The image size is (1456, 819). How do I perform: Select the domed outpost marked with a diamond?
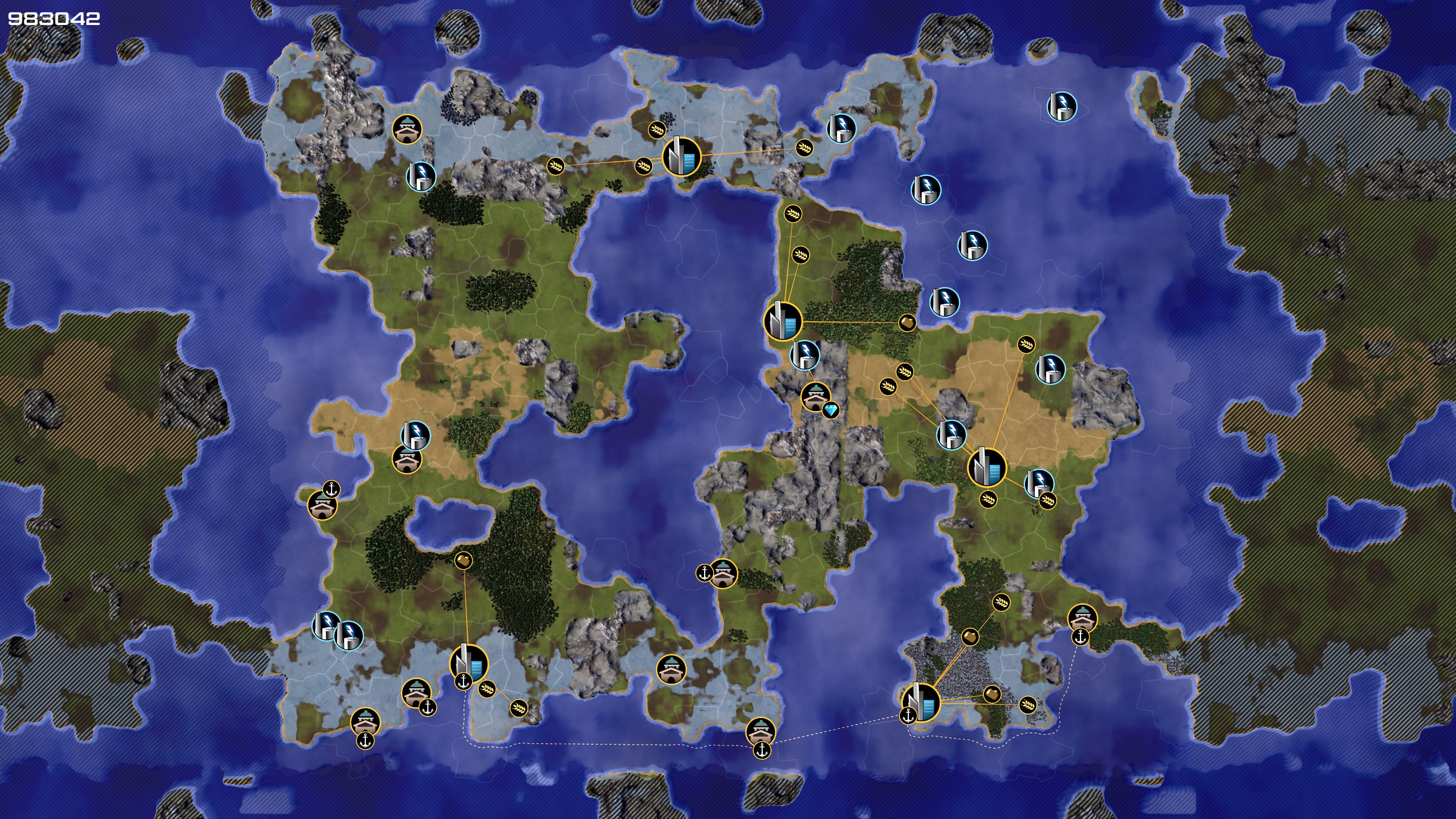815,396
